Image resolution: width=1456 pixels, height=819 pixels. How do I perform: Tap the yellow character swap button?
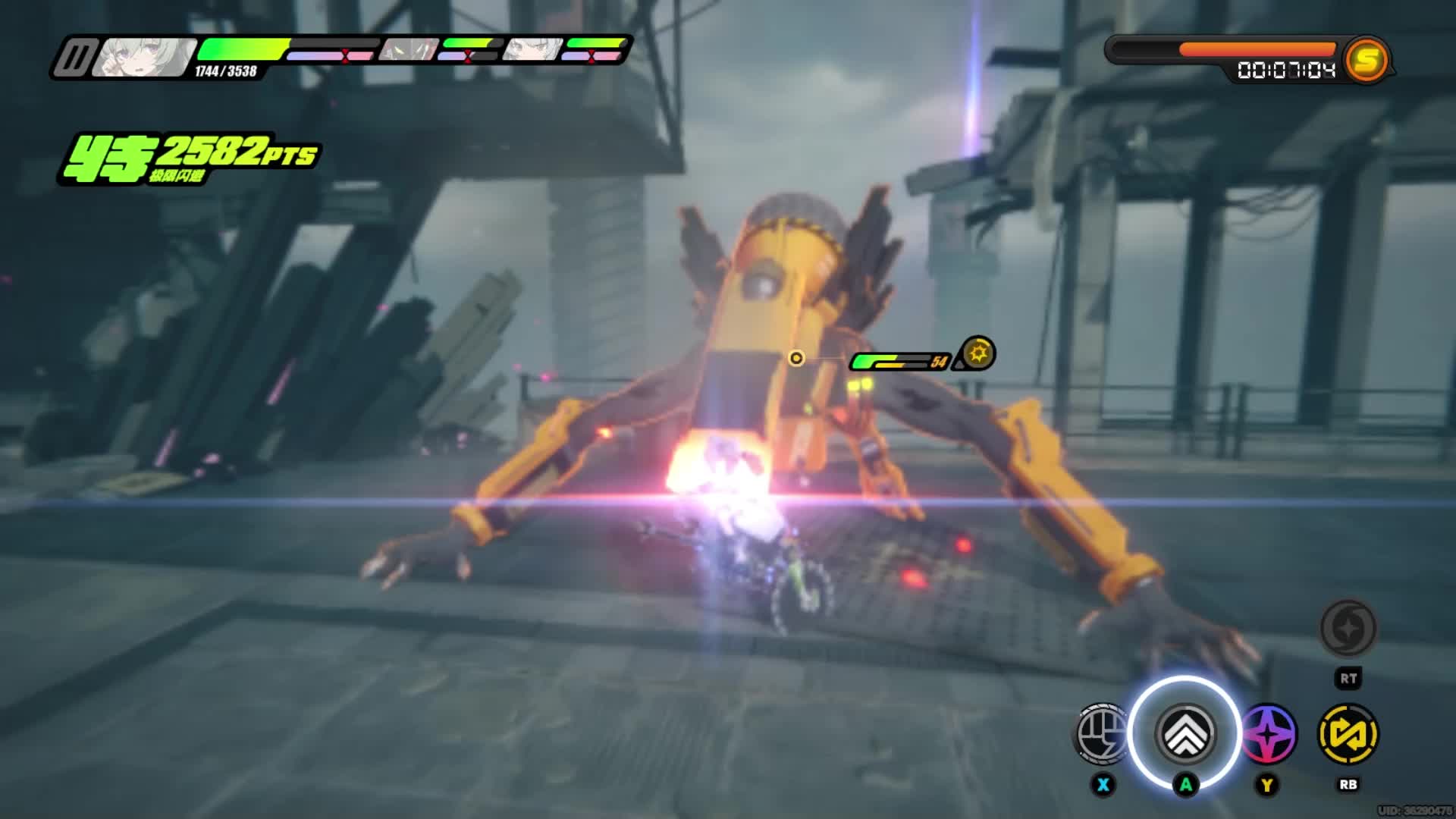click(x=1348, y=733)
